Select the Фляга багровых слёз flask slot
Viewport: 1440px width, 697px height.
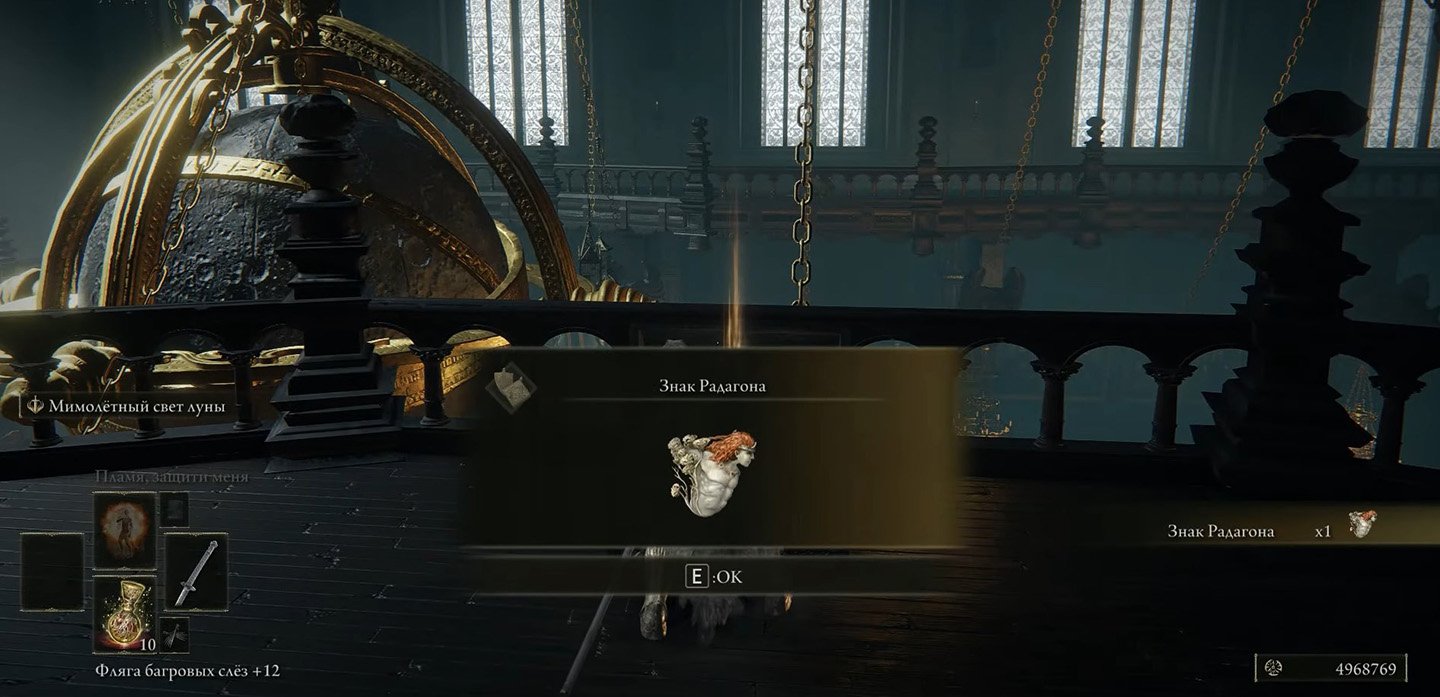point(125,614)
